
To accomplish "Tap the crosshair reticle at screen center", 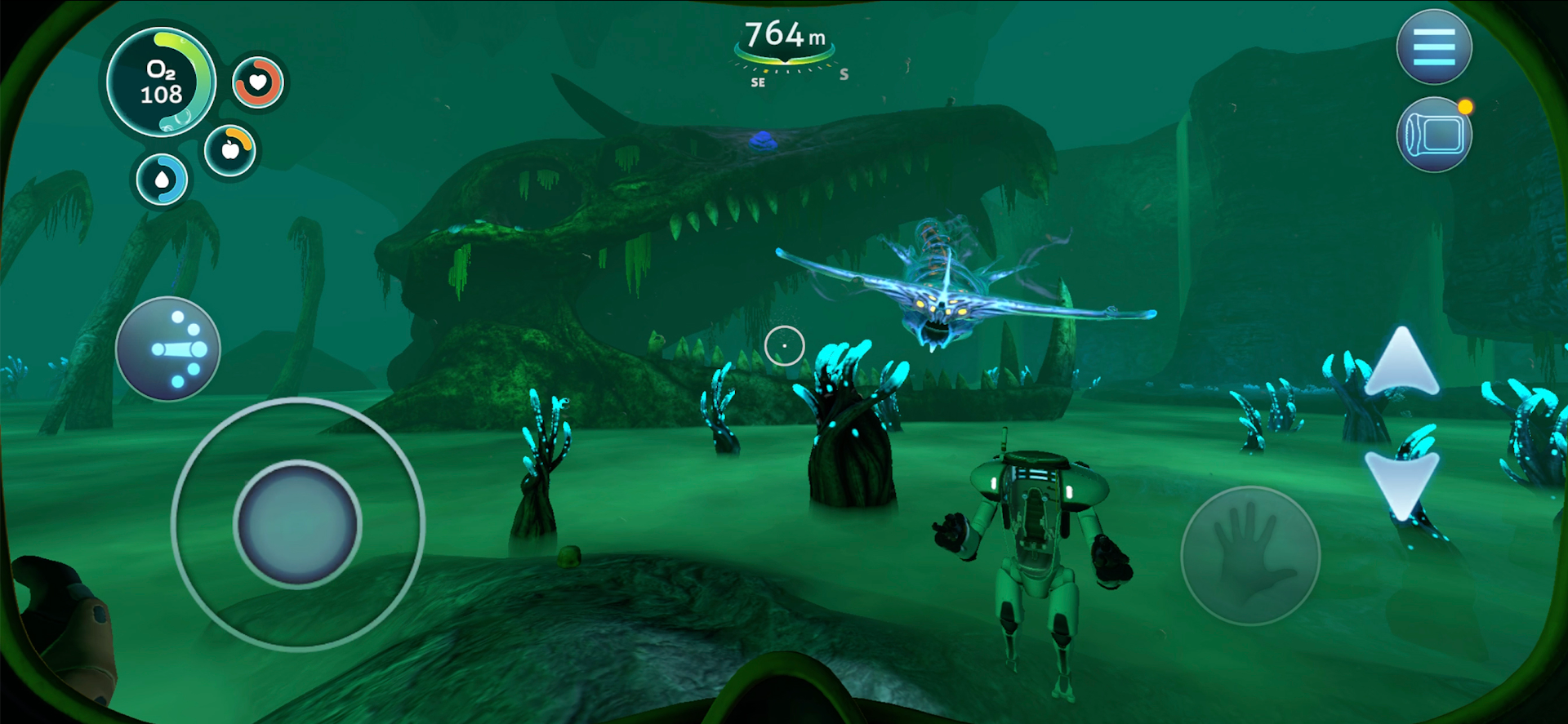I will 784,345.
